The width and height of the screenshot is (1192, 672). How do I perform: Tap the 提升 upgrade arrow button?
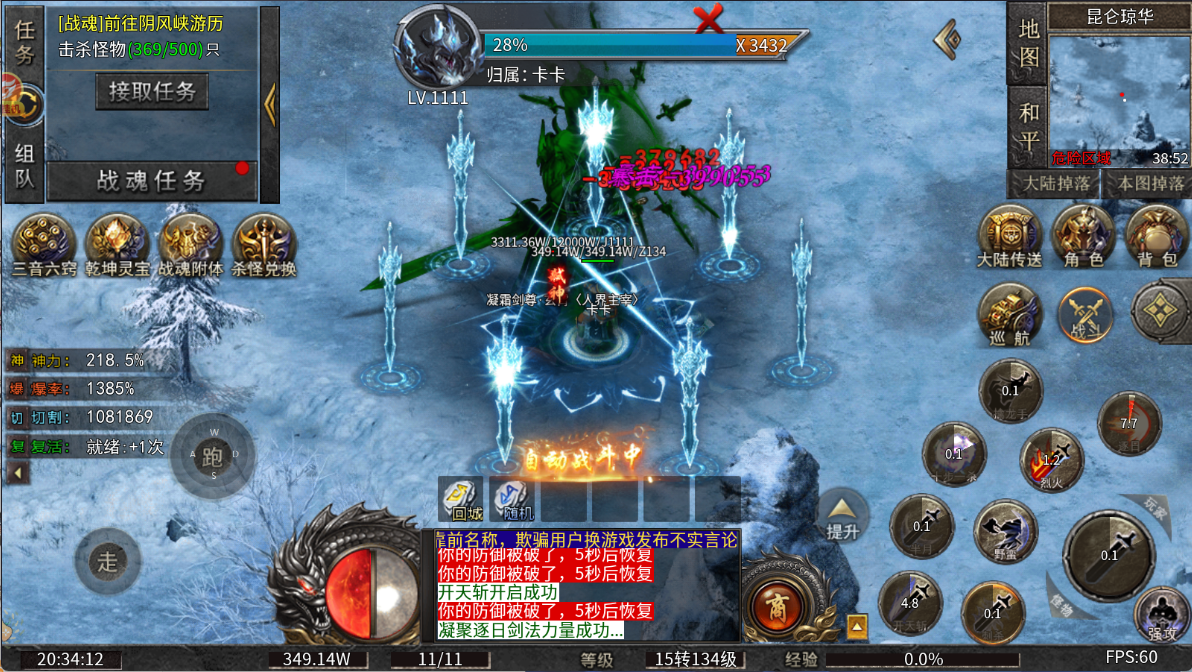pyautogui.click(x=843, y=515)
